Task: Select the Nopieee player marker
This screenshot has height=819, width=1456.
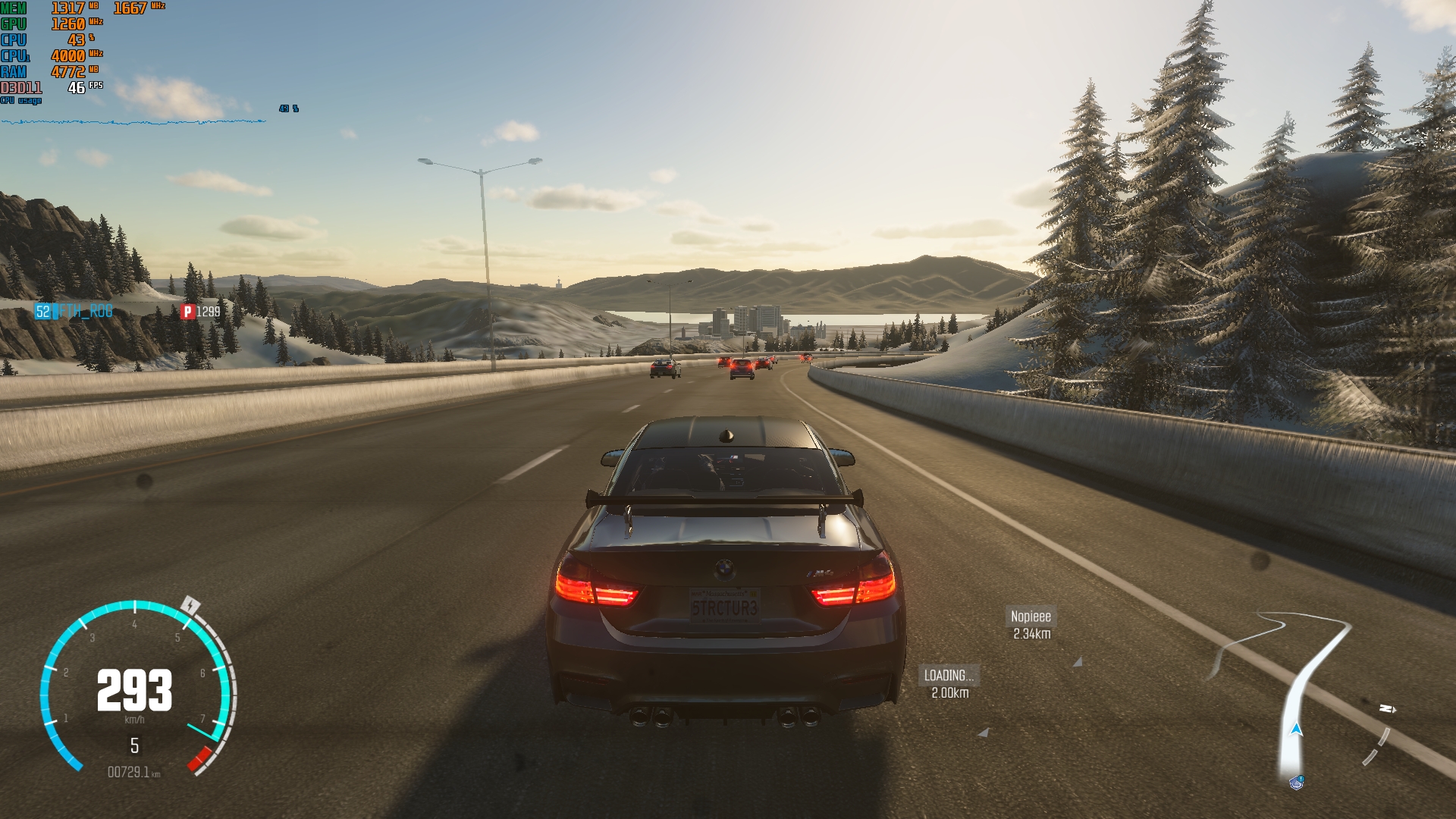Action: (1031, 624)
